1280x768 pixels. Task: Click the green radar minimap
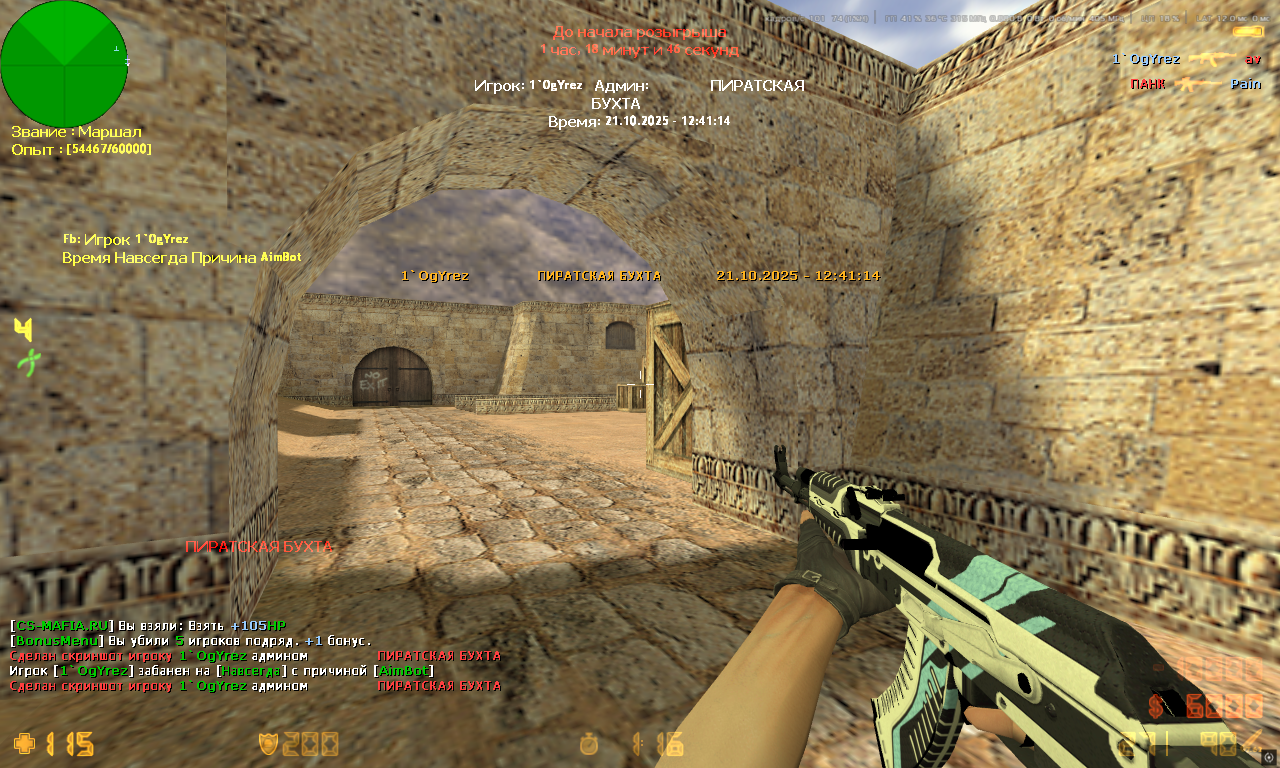pyautogui.click(x=64, y=64)
